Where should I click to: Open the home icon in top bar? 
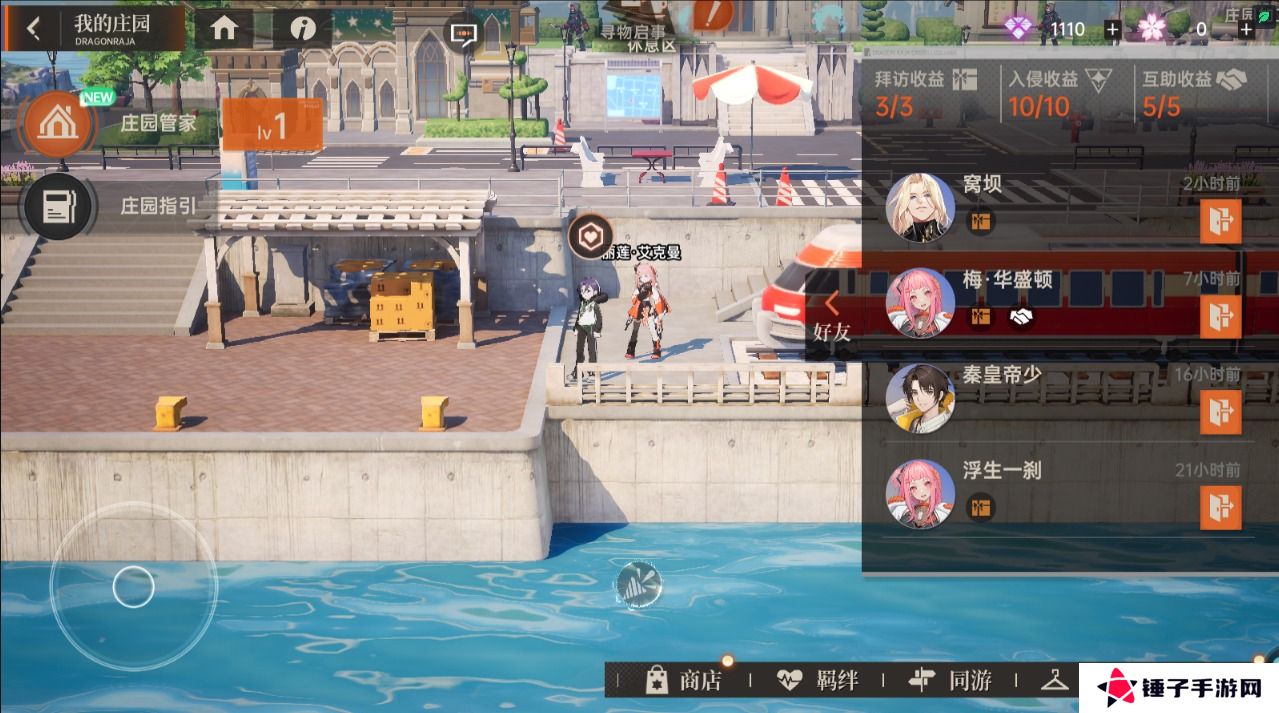(223, 28)
